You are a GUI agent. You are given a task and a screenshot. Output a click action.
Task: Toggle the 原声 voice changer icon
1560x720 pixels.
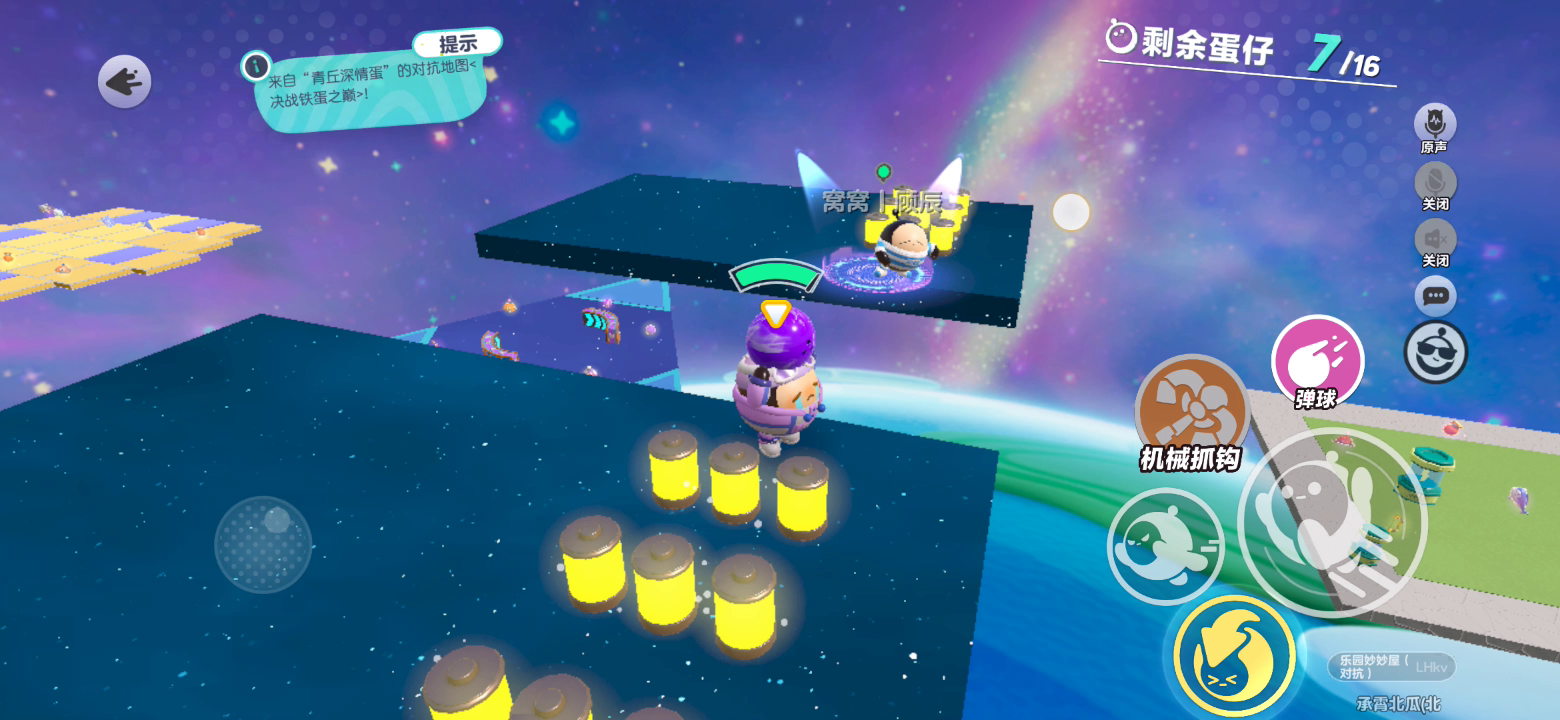pos(1434,124)
